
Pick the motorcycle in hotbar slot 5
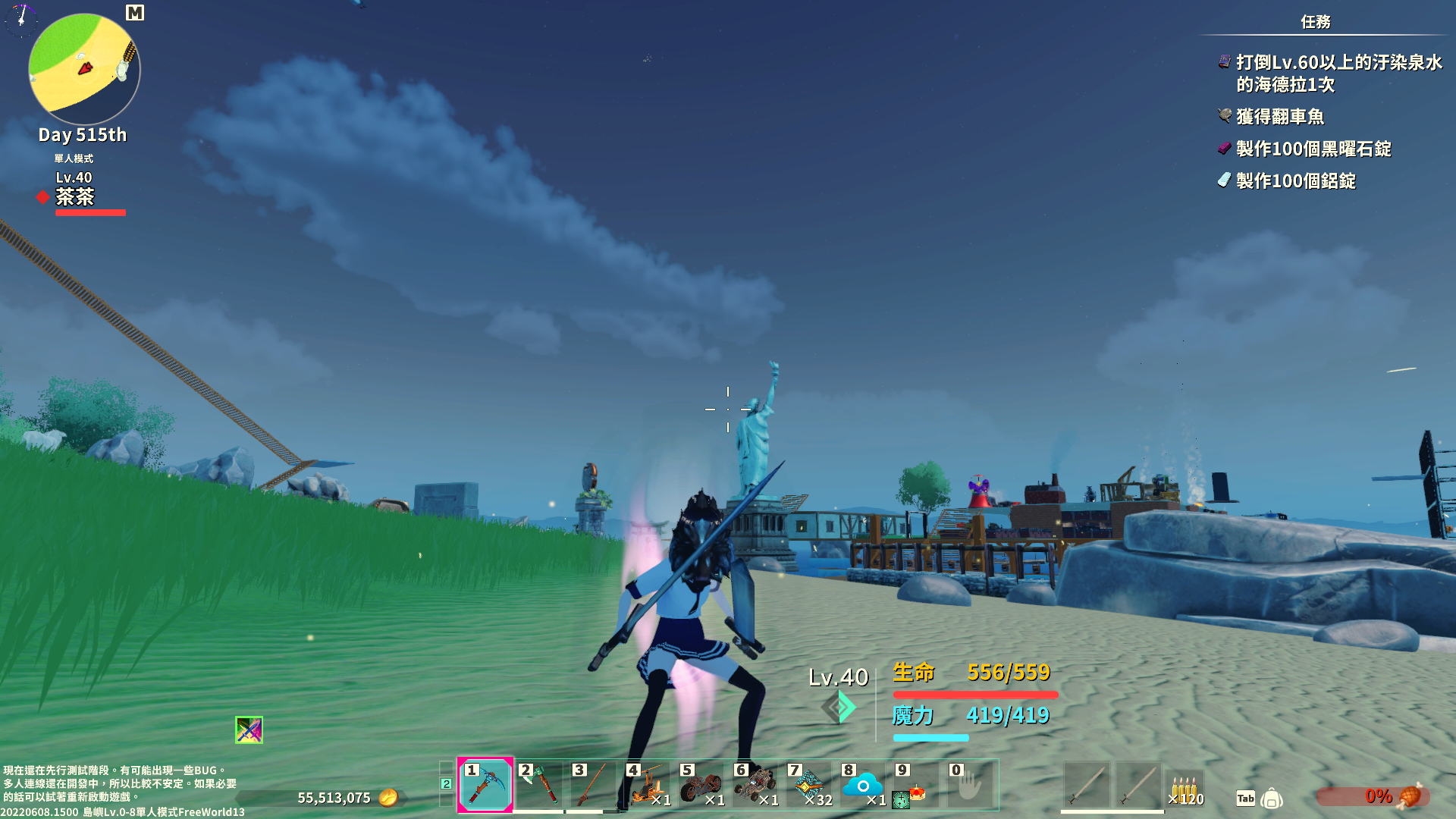[701, 786]
